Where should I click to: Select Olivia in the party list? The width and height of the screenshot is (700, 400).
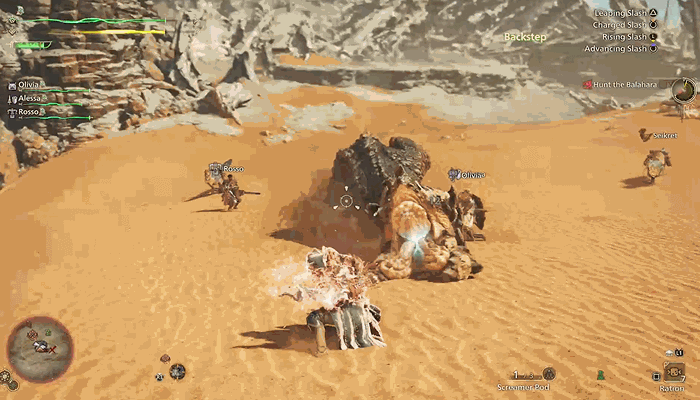click(x=33, y=86)
